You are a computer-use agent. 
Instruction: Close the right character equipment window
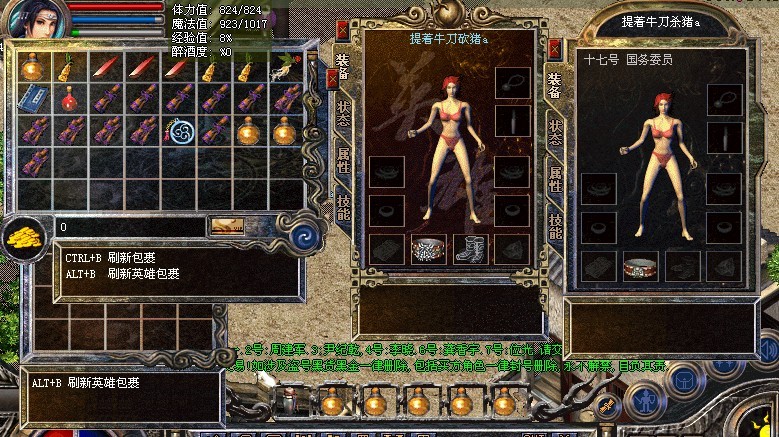coord(555,47)
